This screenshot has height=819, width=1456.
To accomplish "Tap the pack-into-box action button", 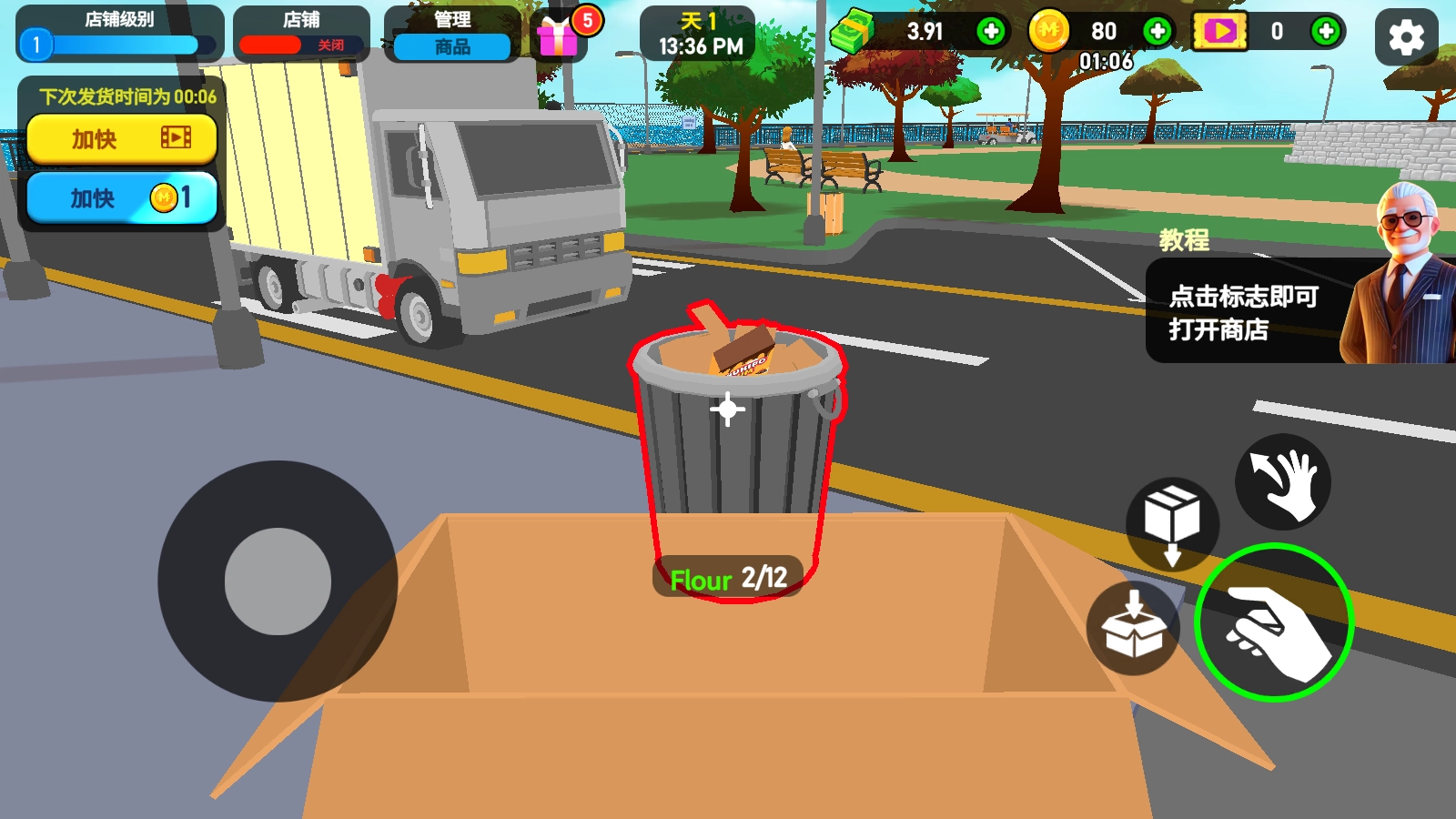I will (x=1133, y=628).
